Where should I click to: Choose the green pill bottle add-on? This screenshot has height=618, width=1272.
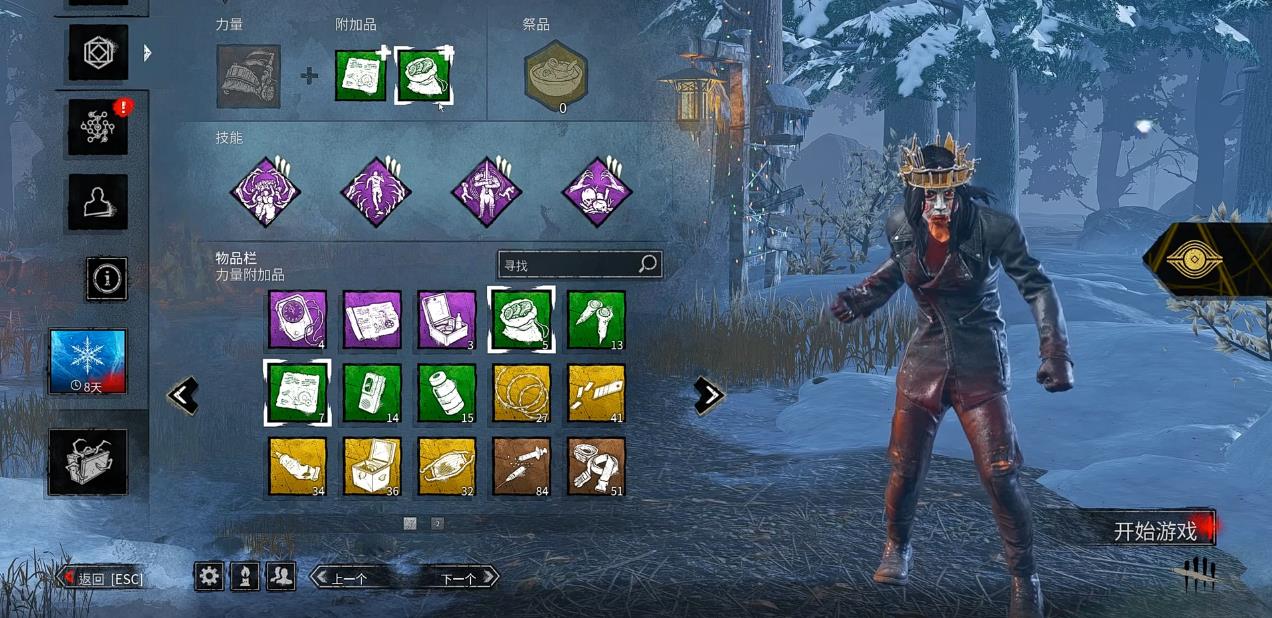click(x=447, y=393)
